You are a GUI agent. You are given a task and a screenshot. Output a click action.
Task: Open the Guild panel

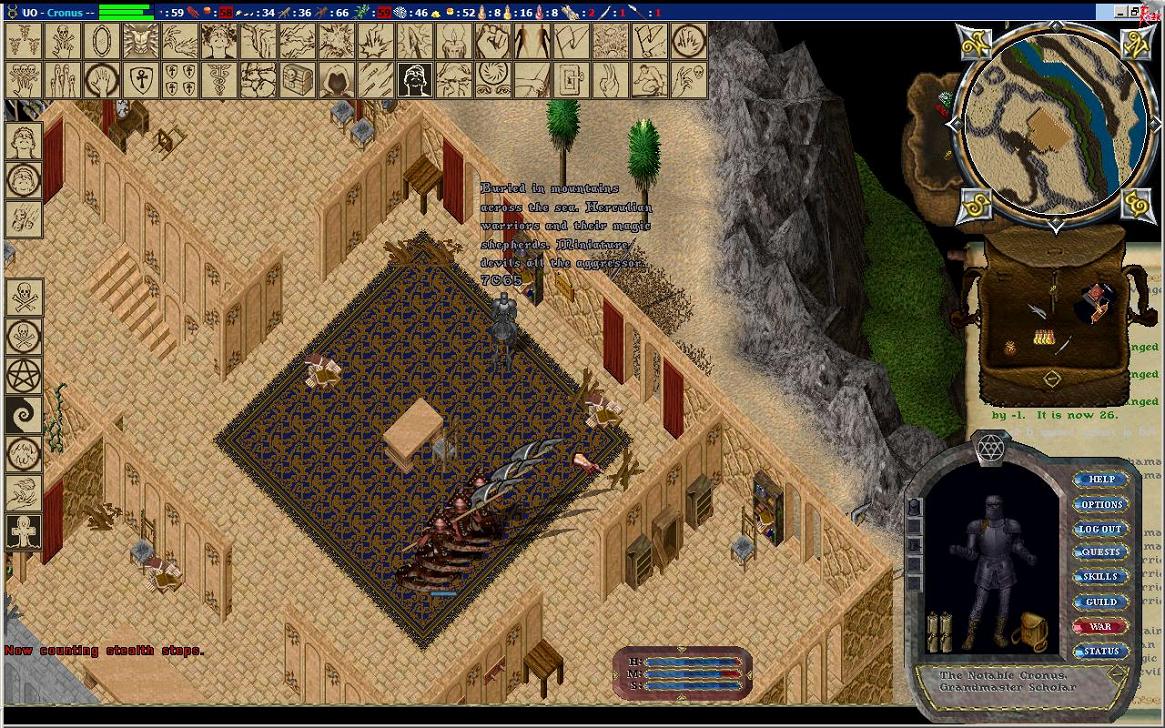[x=1100, y=602]
